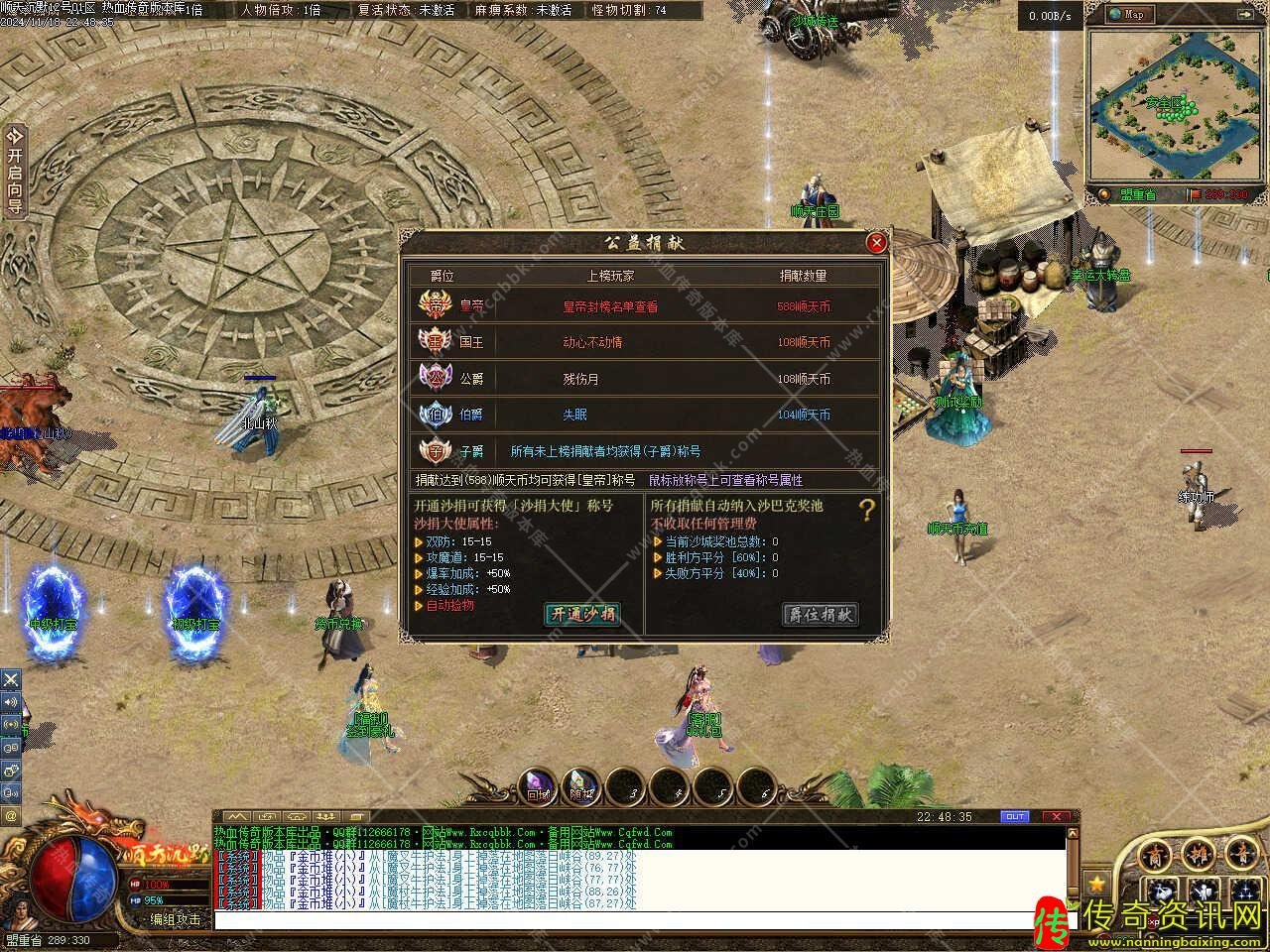Select the 伯爵 row player 失眠
Screen dimensions: 1270x952
pos(574,415)
